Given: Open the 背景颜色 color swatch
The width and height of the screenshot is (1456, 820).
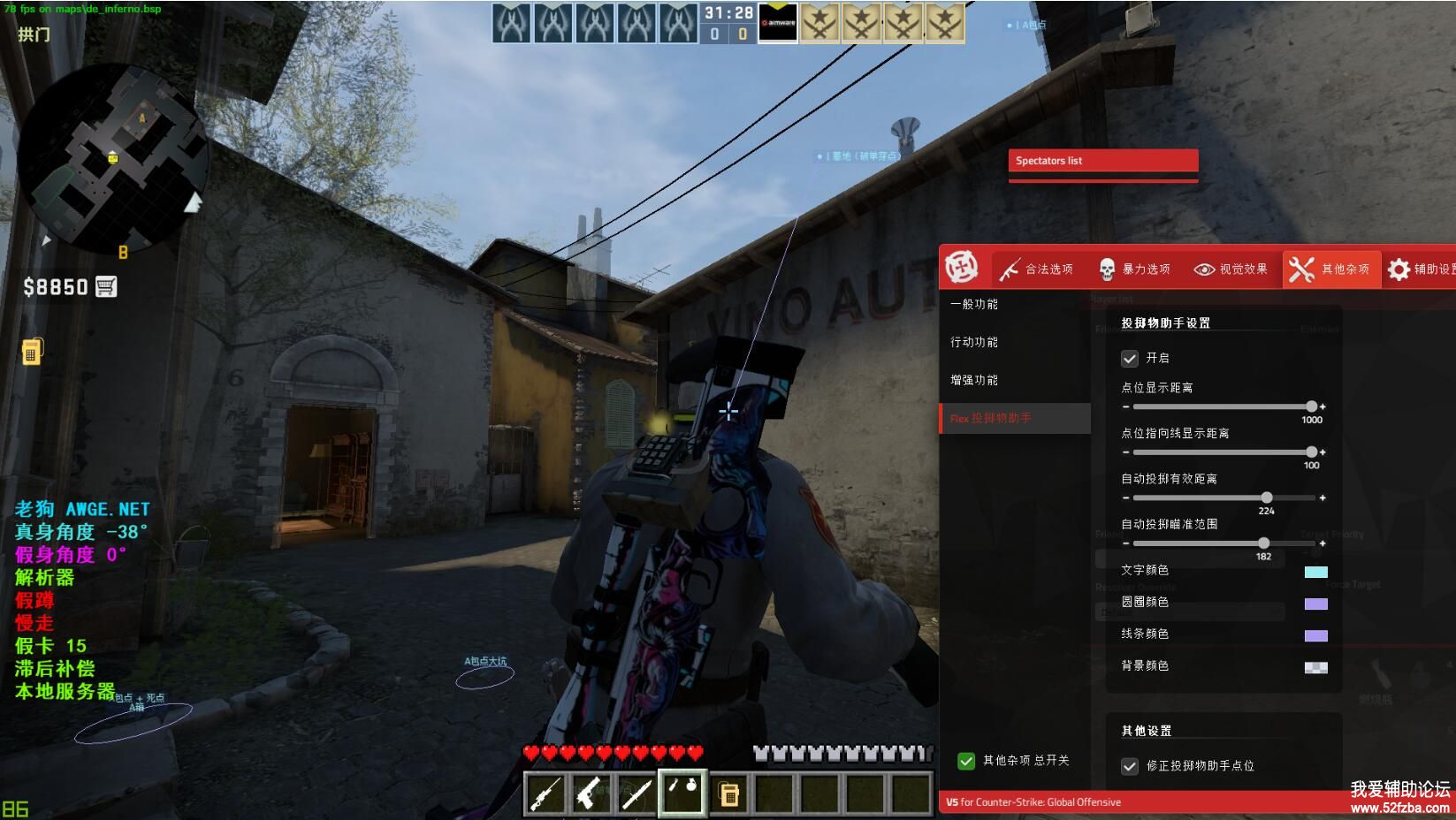Looking at the screenshot, I should pos(1315,667).
